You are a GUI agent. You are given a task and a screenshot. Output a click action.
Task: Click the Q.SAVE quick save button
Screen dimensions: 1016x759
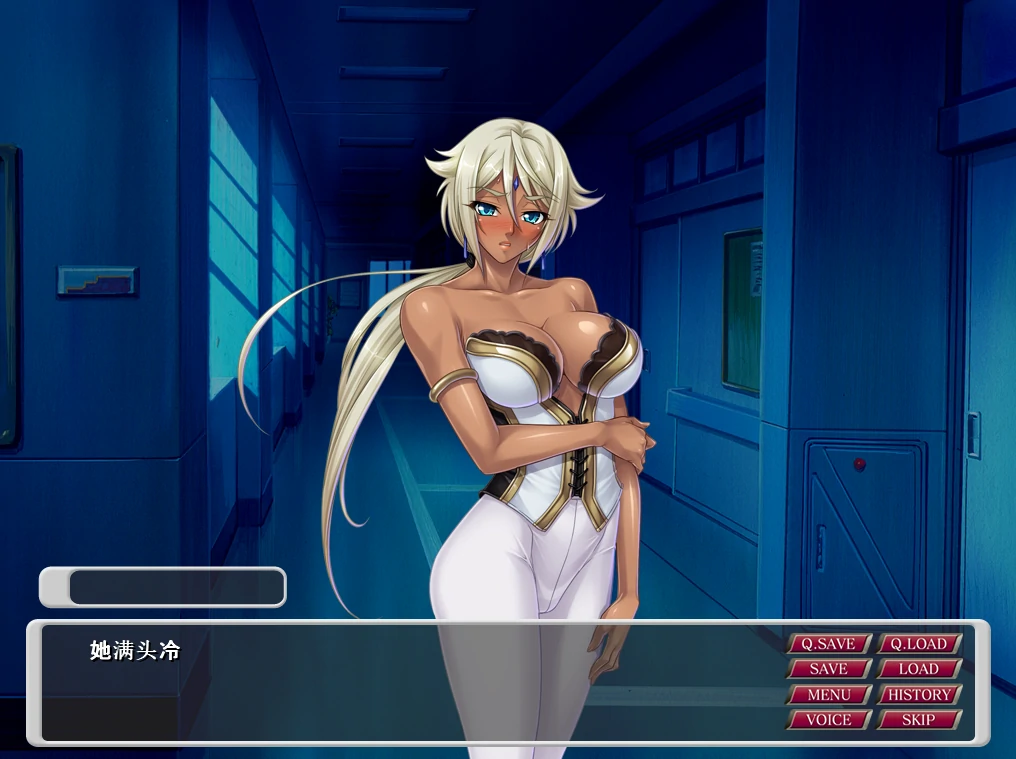point(828,644)
